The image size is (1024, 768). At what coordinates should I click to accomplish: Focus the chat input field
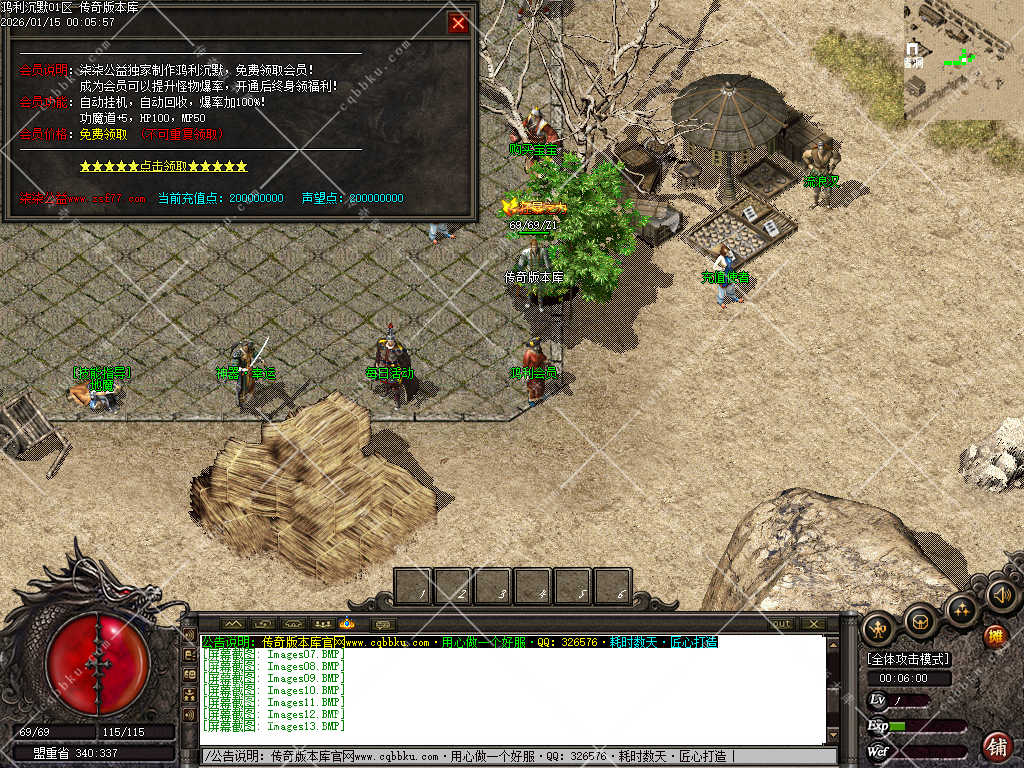pos(510,756)
